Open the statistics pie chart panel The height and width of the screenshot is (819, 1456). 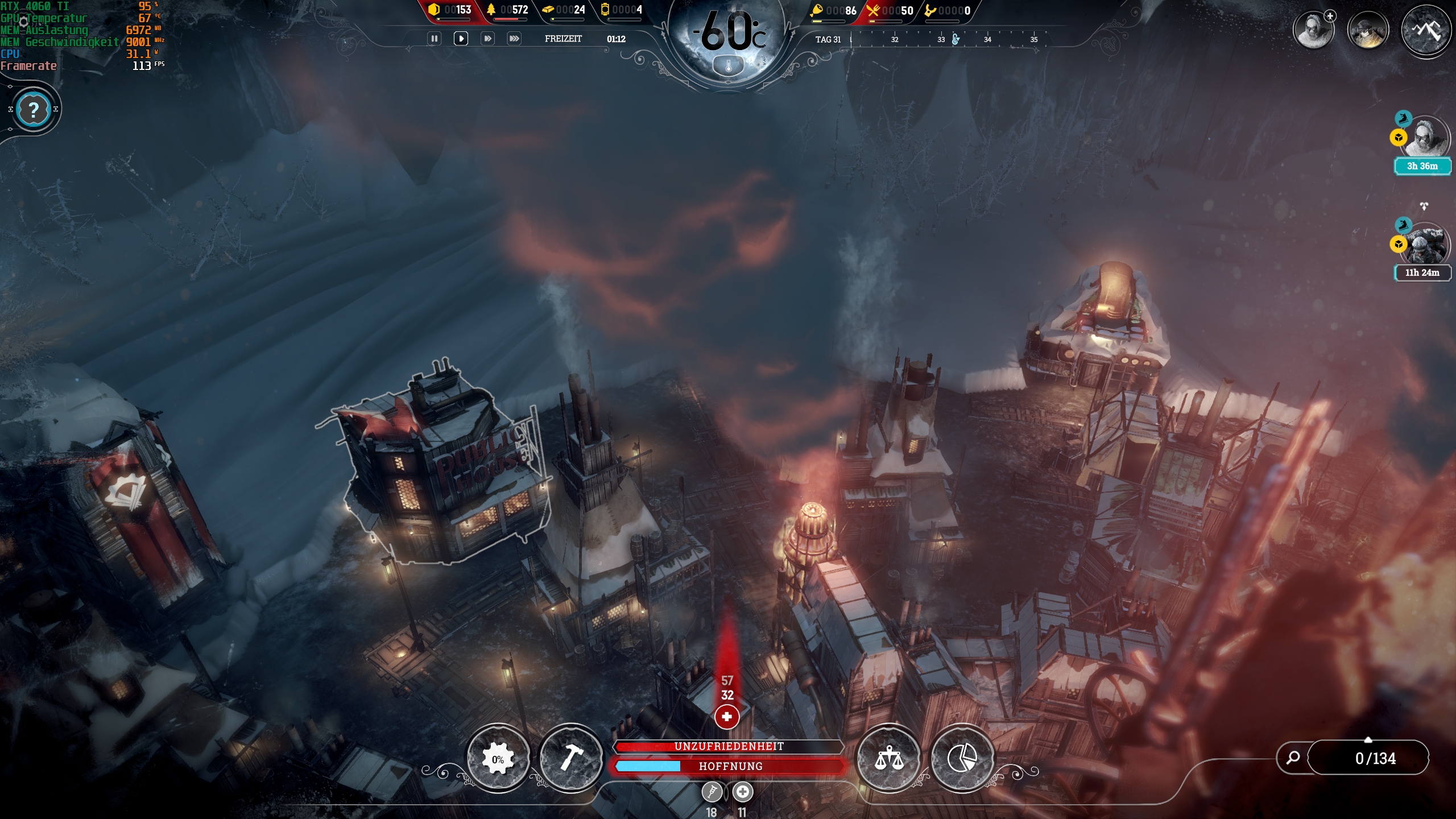click(x=963, y=757)
